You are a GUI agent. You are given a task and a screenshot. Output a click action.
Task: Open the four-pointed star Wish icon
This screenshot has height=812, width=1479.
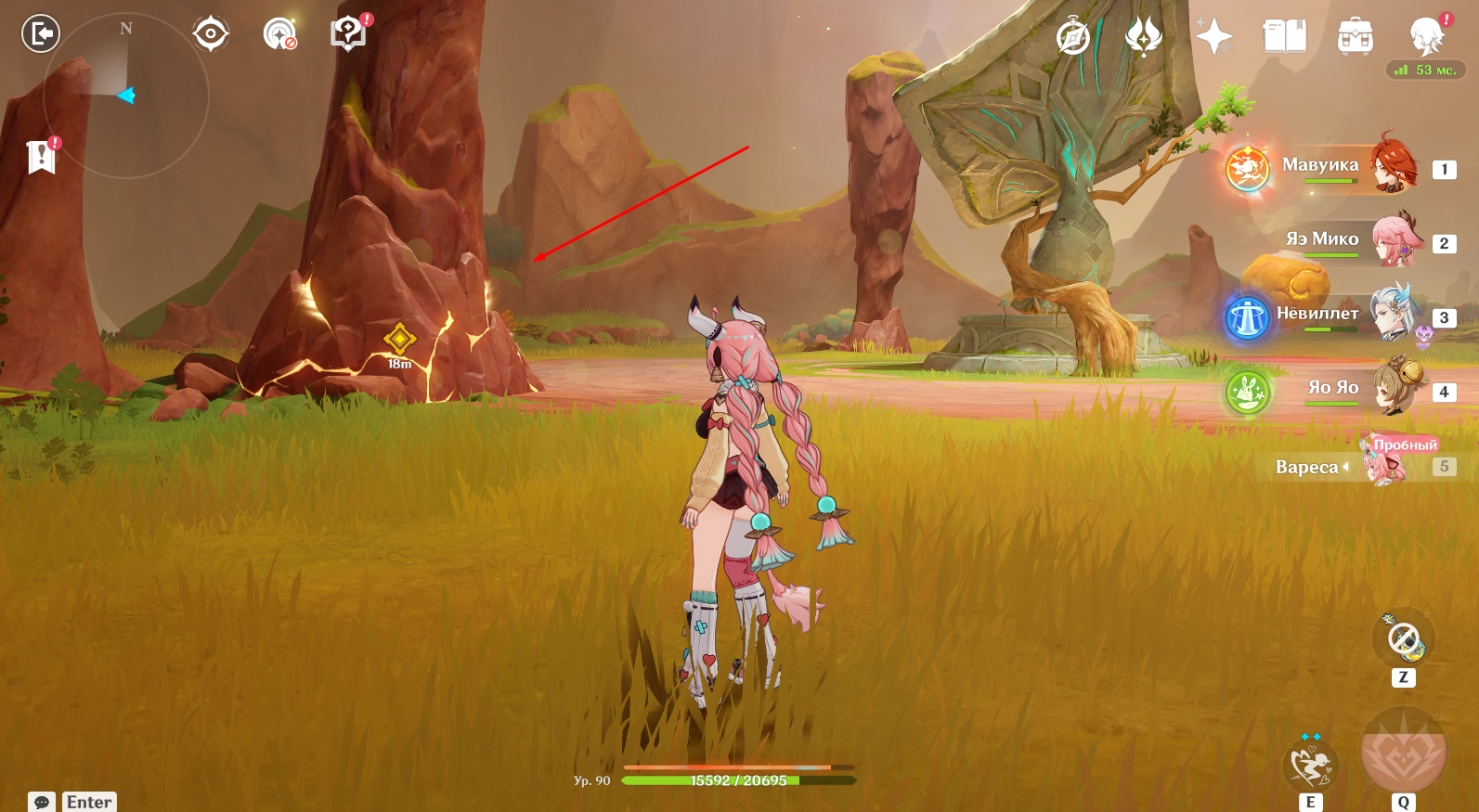1214,37
